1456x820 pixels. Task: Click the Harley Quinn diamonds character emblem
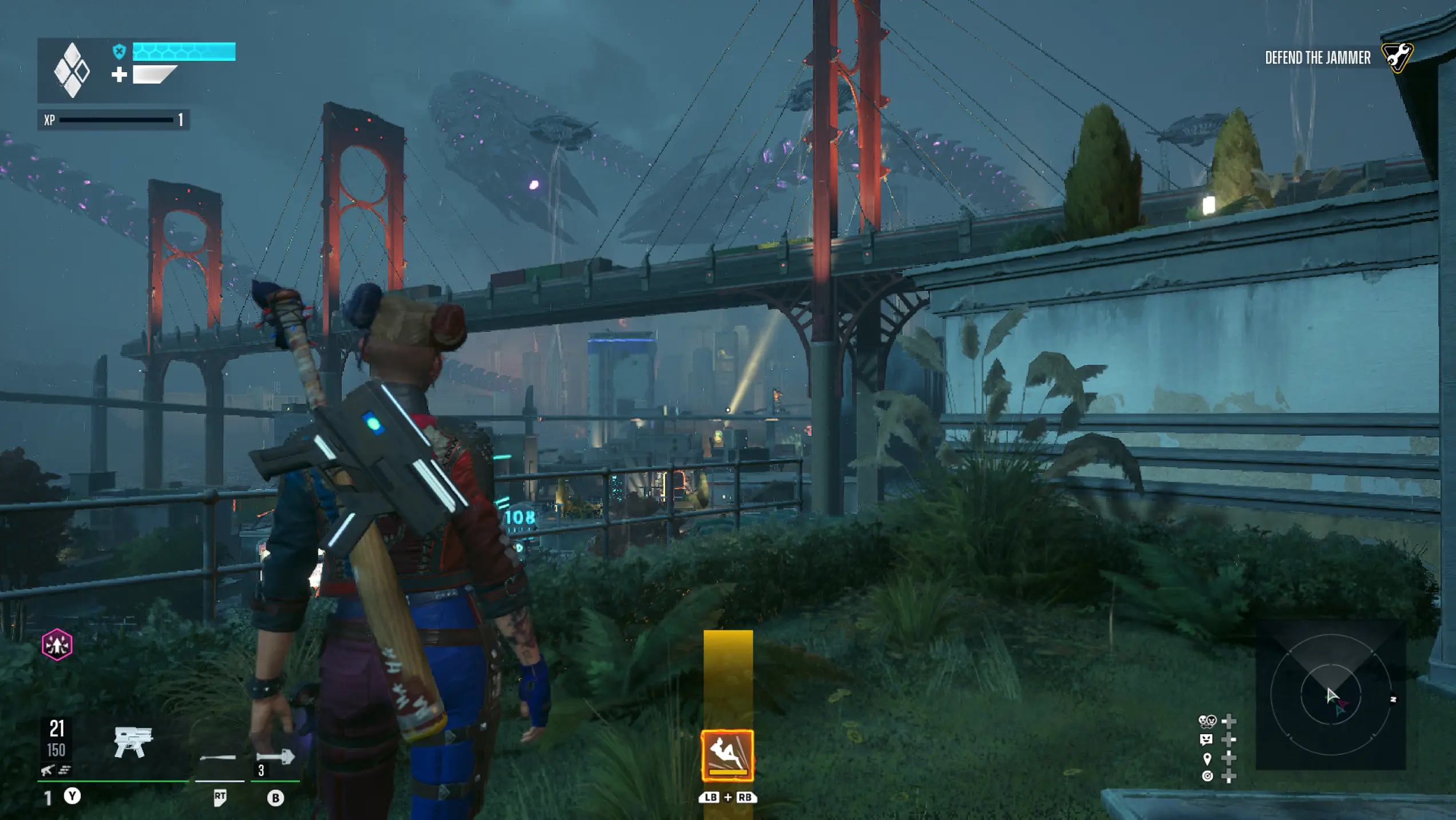[72, 71]
